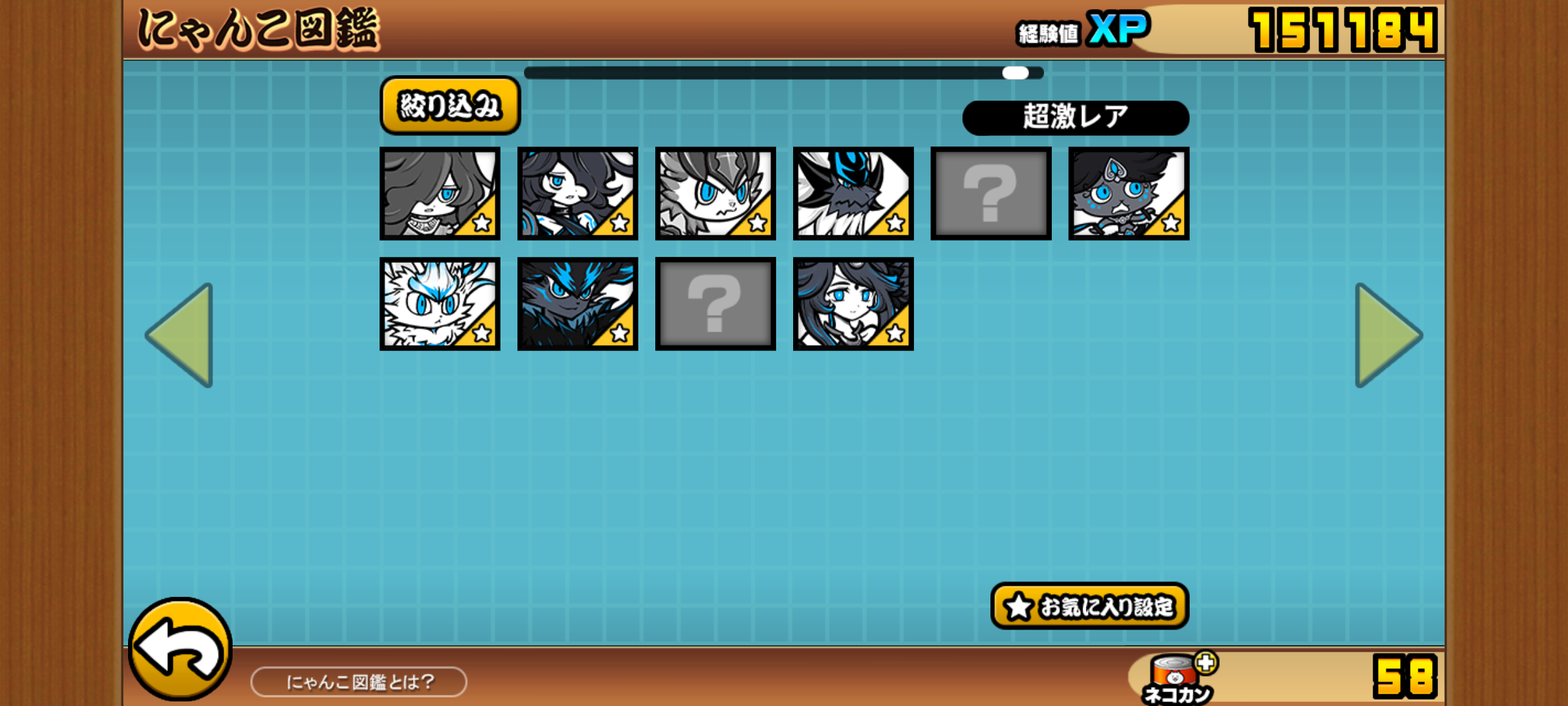Pick the dark-faced character with heart headpiece
The image size is (1568, 706).
pos(1128,193)
